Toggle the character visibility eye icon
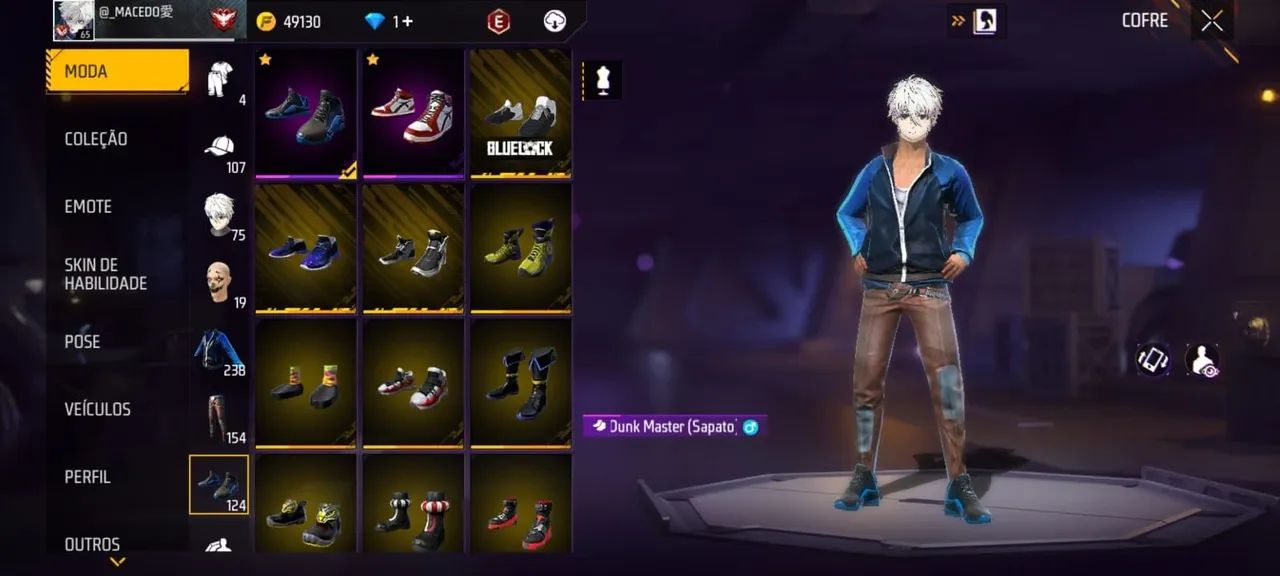This screenshot has height=576, width=1280. pyautogui.click(x=1201, y=360)
